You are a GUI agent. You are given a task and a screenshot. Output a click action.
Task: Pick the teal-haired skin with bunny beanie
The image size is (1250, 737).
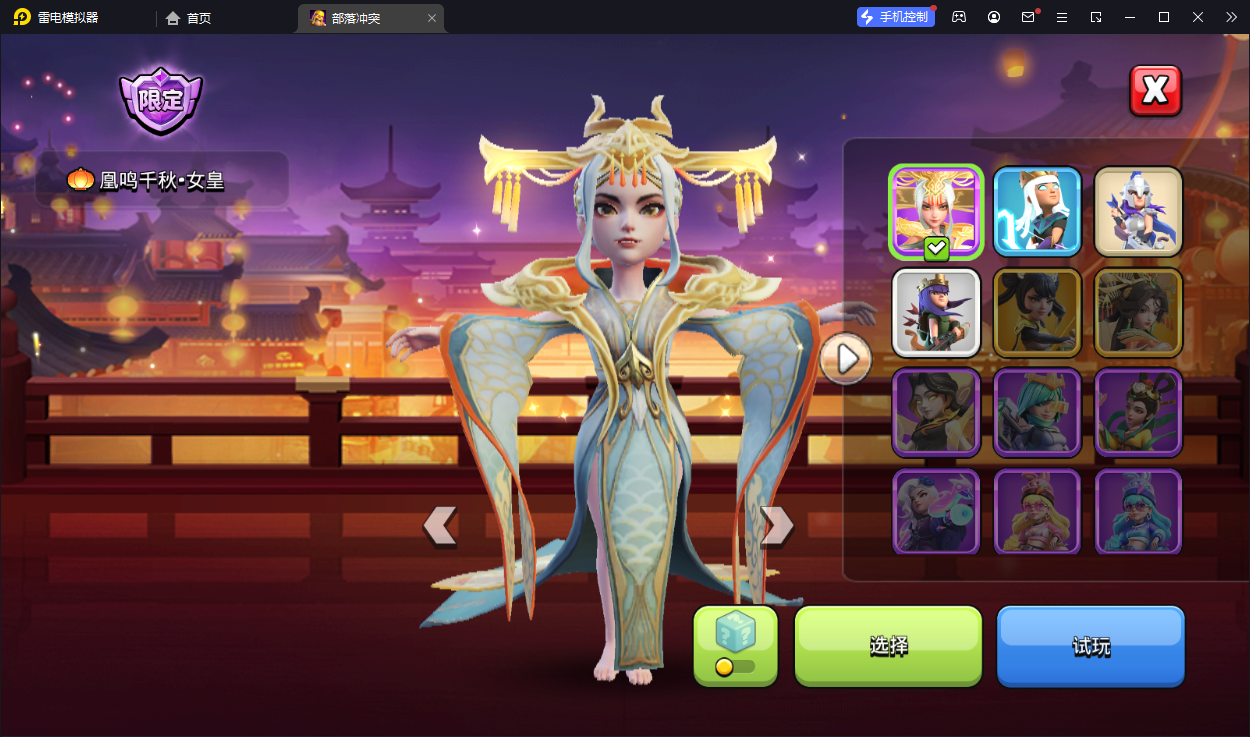click(1138, 510)
